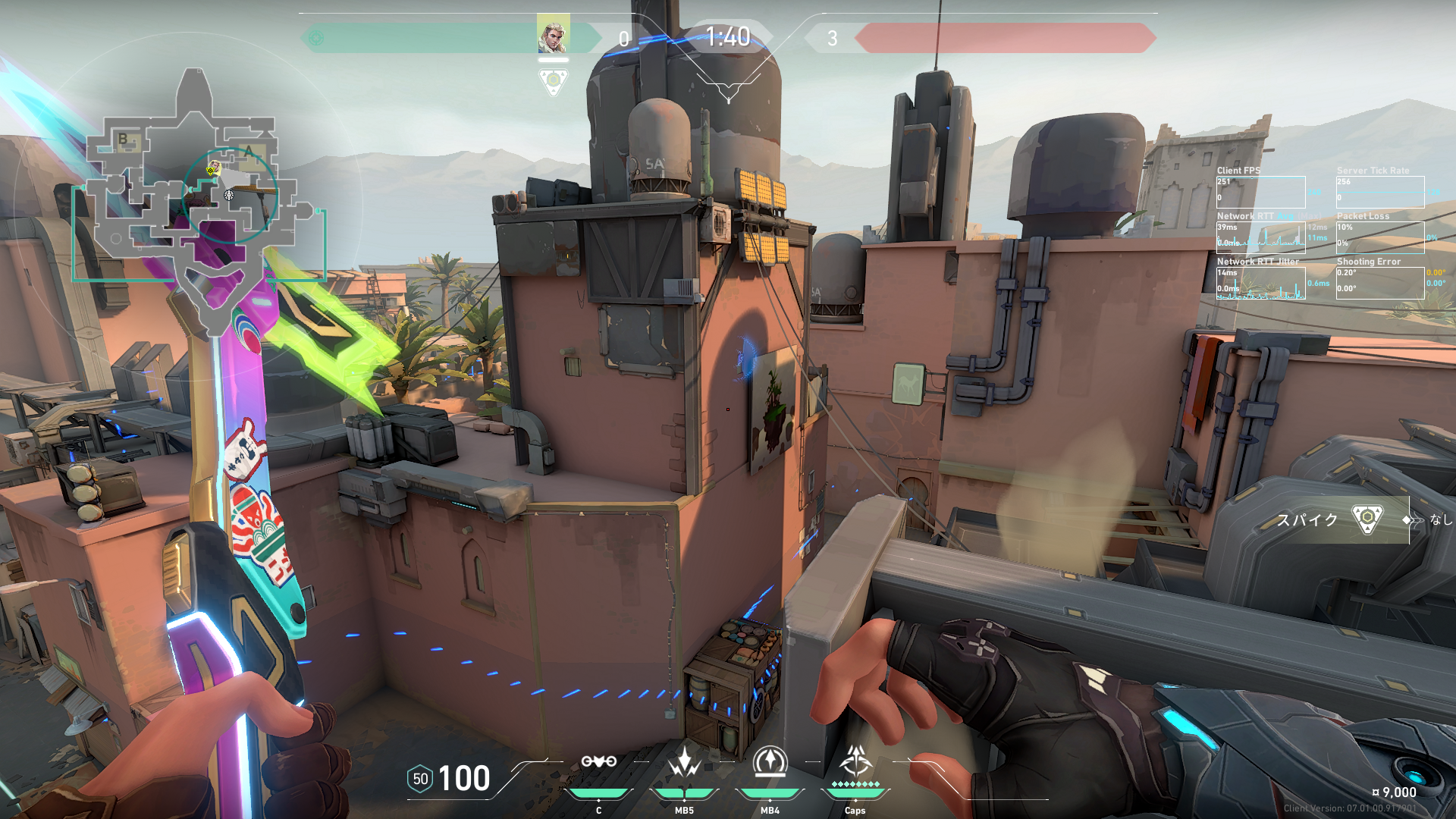Click the A site marker on minimap
Screen dimensions: 1456x819
pos(250,150)
